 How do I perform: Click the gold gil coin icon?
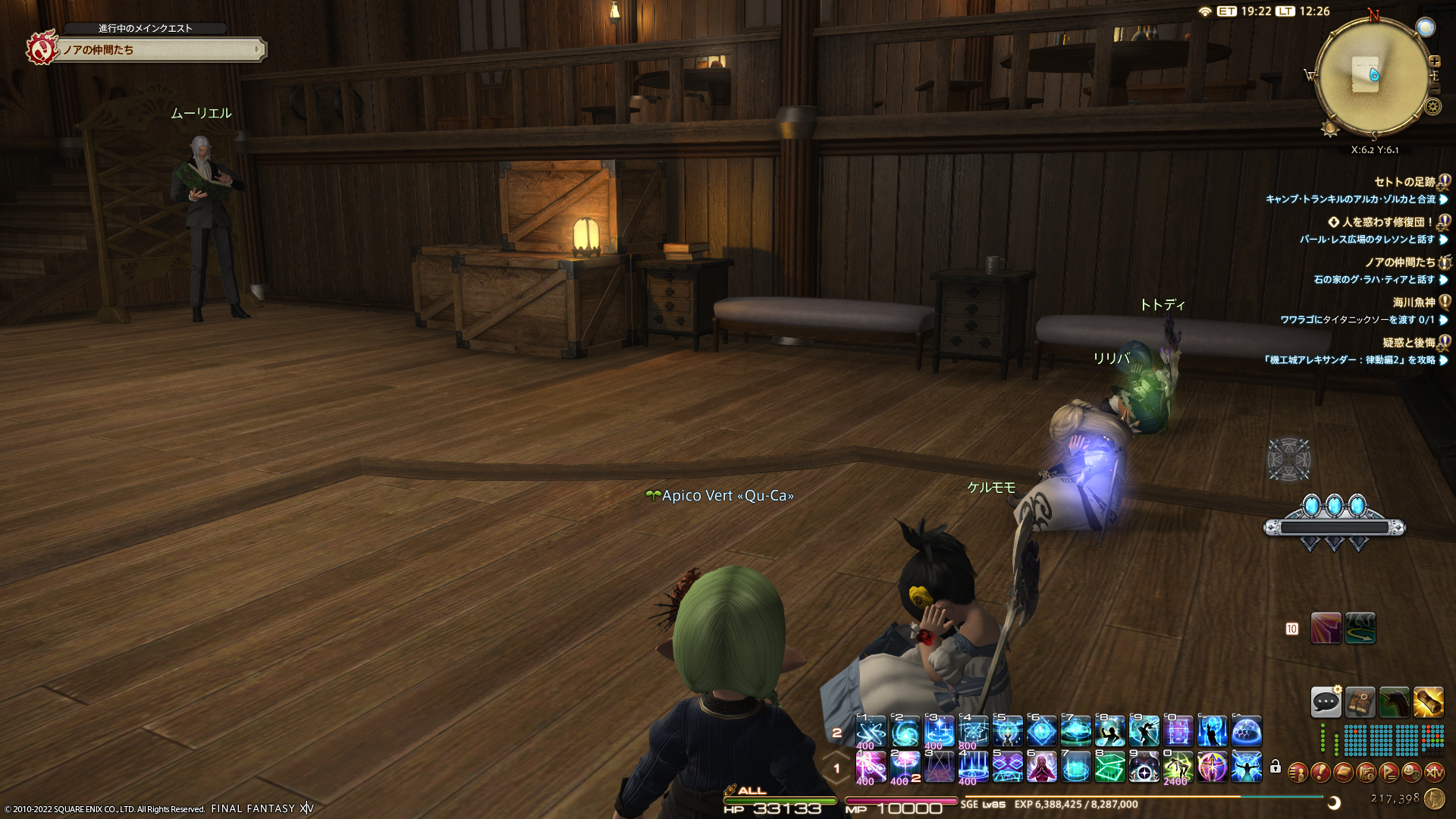(1434, 799)
